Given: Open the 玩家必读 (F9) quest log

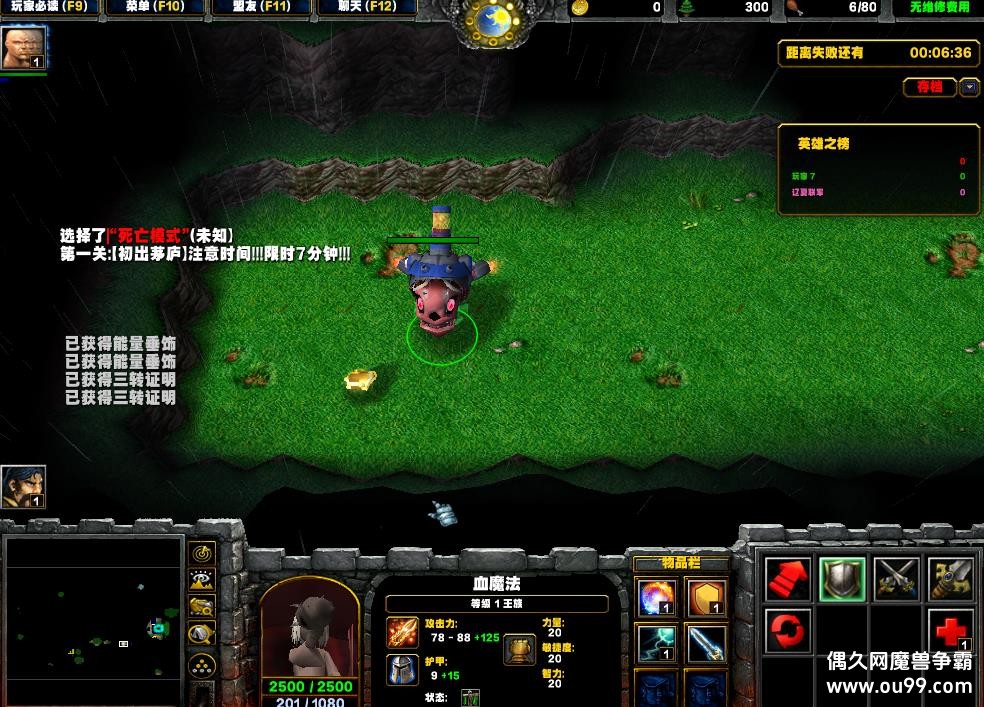Looking at the screenshot, I should point(50,7).
